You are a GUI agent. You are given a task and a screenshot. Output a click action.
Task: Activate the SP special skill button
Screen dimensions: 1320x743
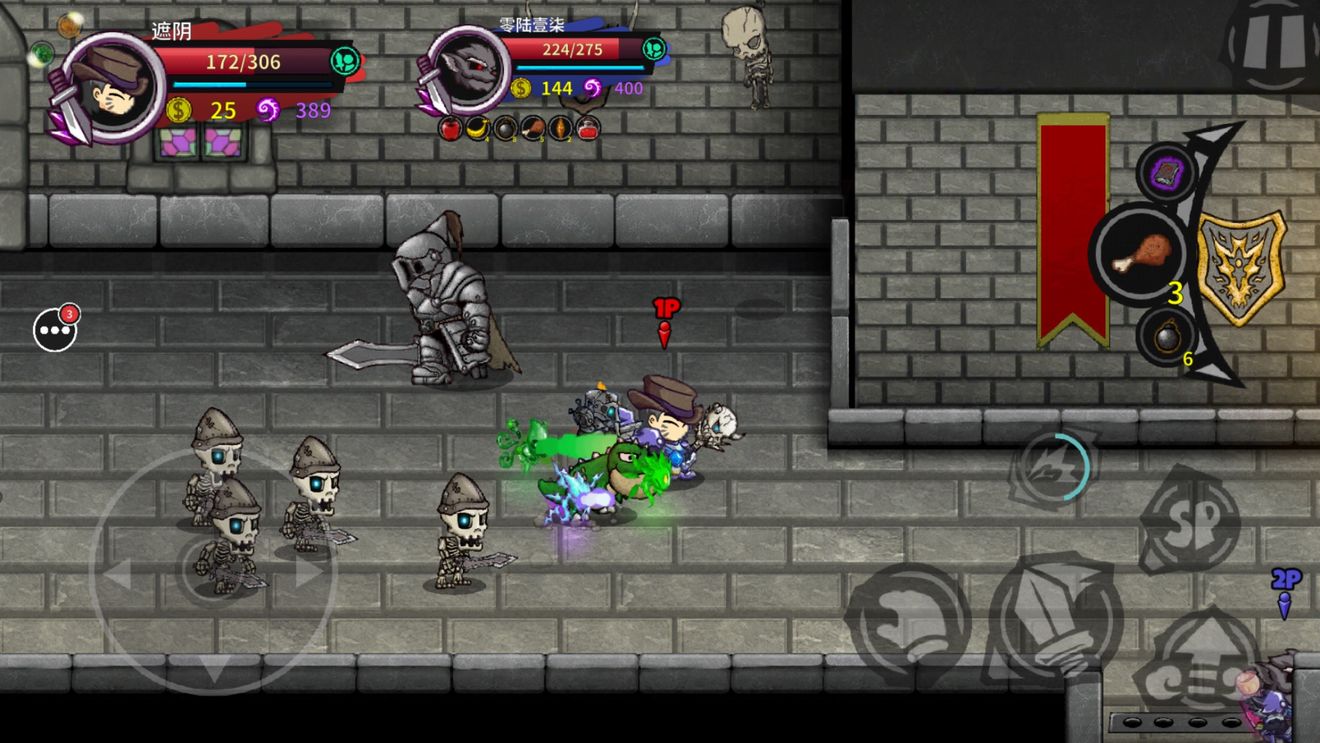[x=1190, y=520]
